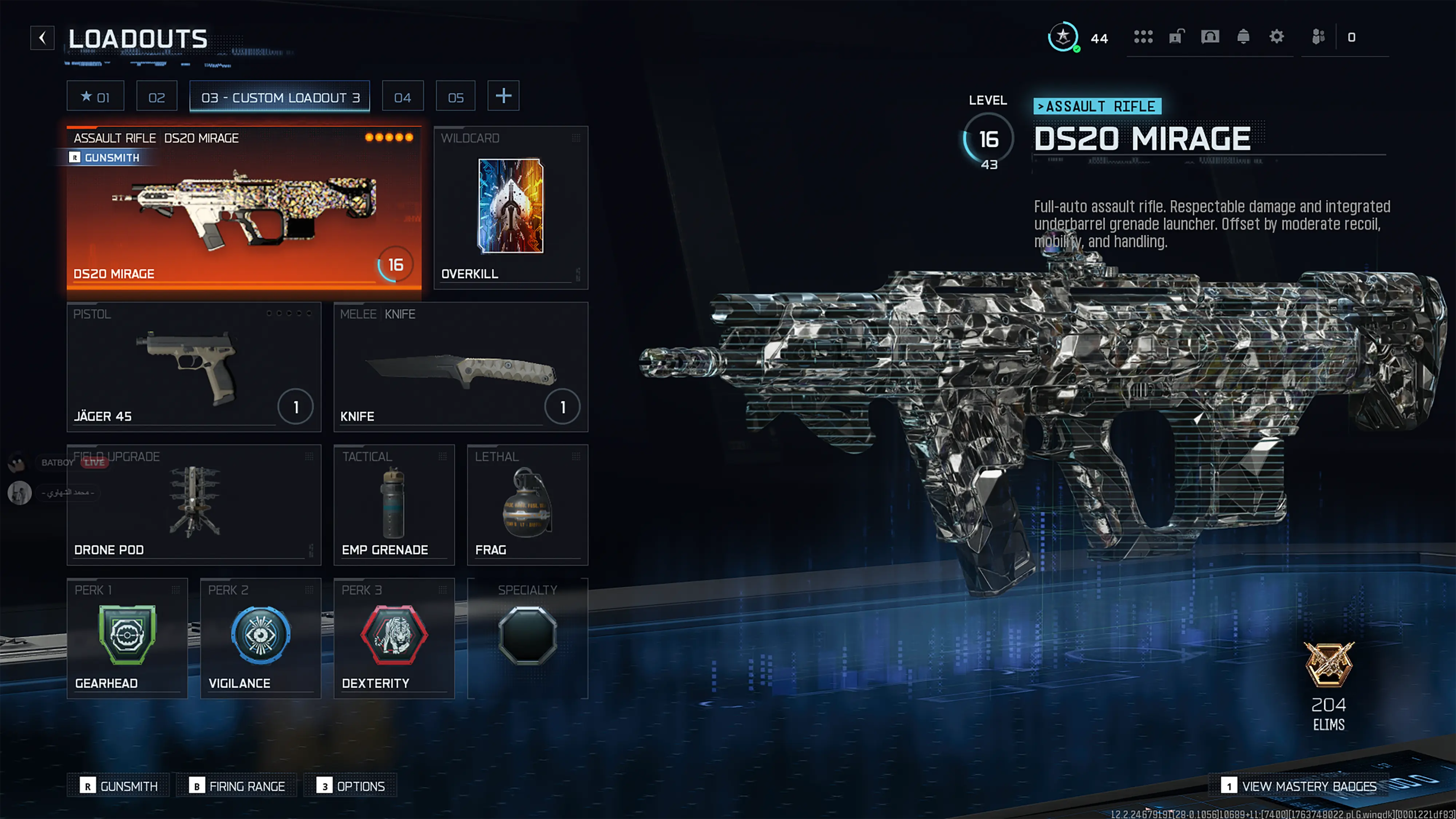Change the Frag lethal slot

click(527, 504)
